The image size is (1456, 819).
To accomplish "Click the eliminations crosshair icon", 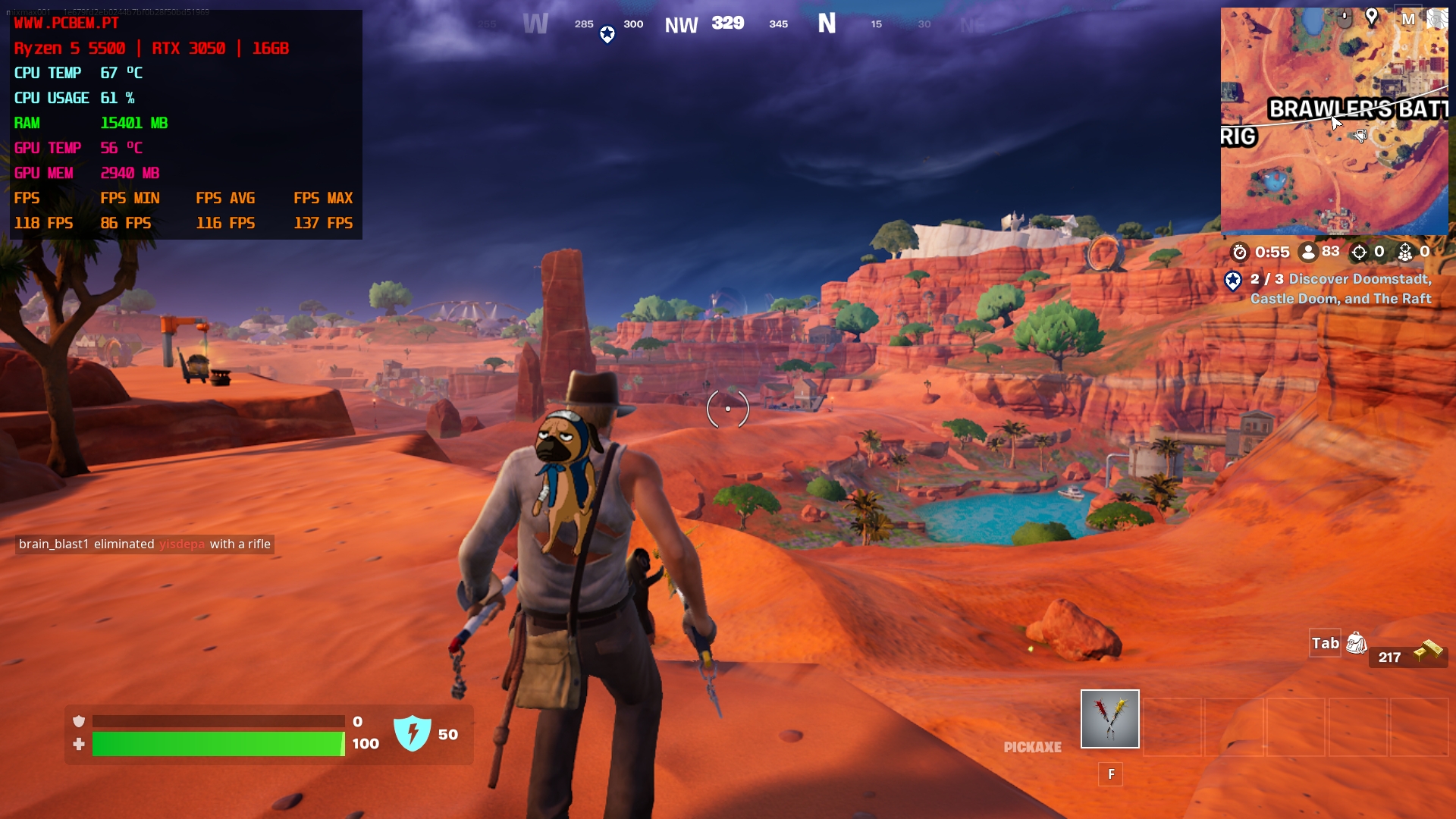I will (1359, 252).
